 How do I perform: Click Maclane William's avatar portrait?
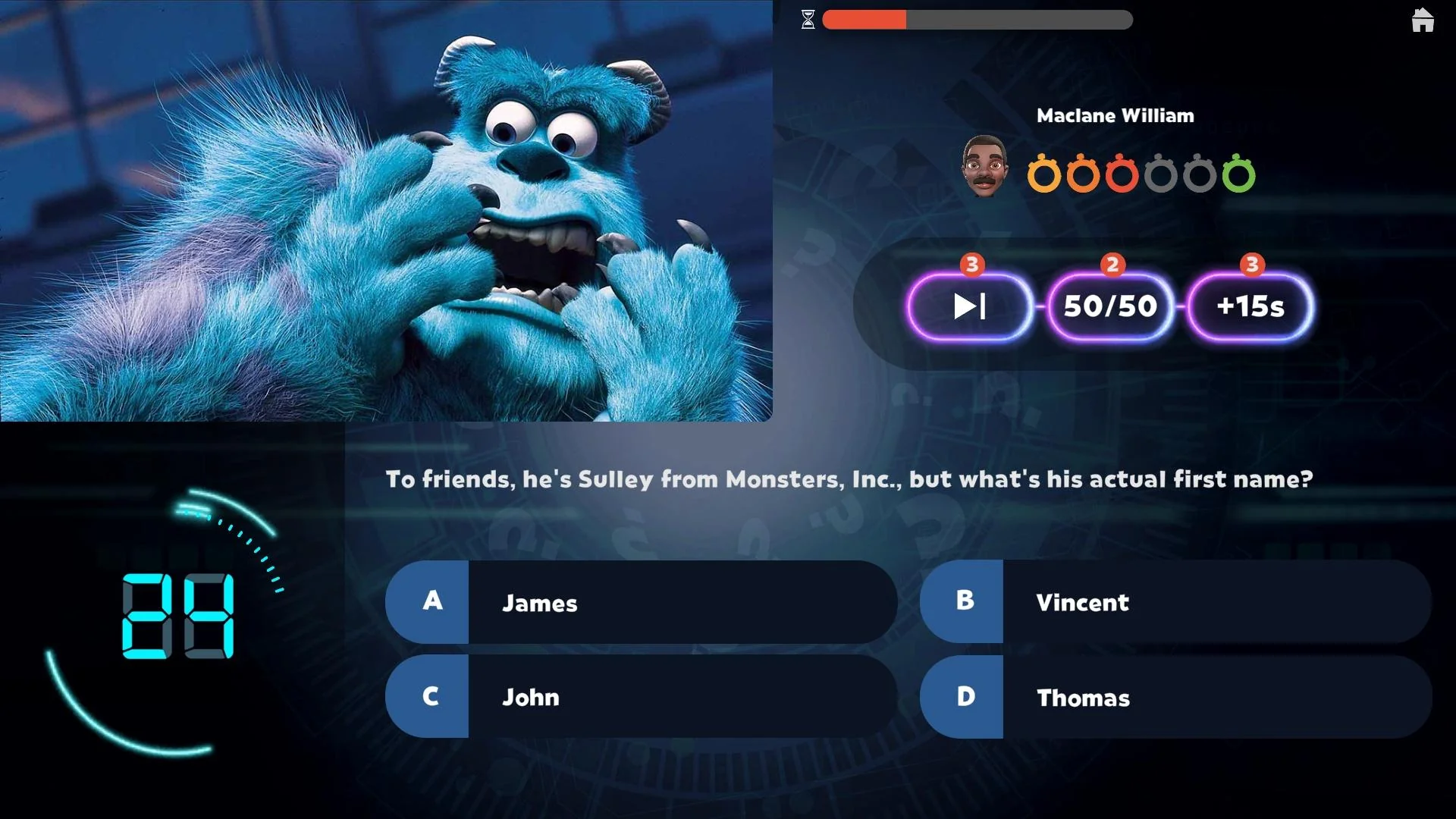[985, 164]
